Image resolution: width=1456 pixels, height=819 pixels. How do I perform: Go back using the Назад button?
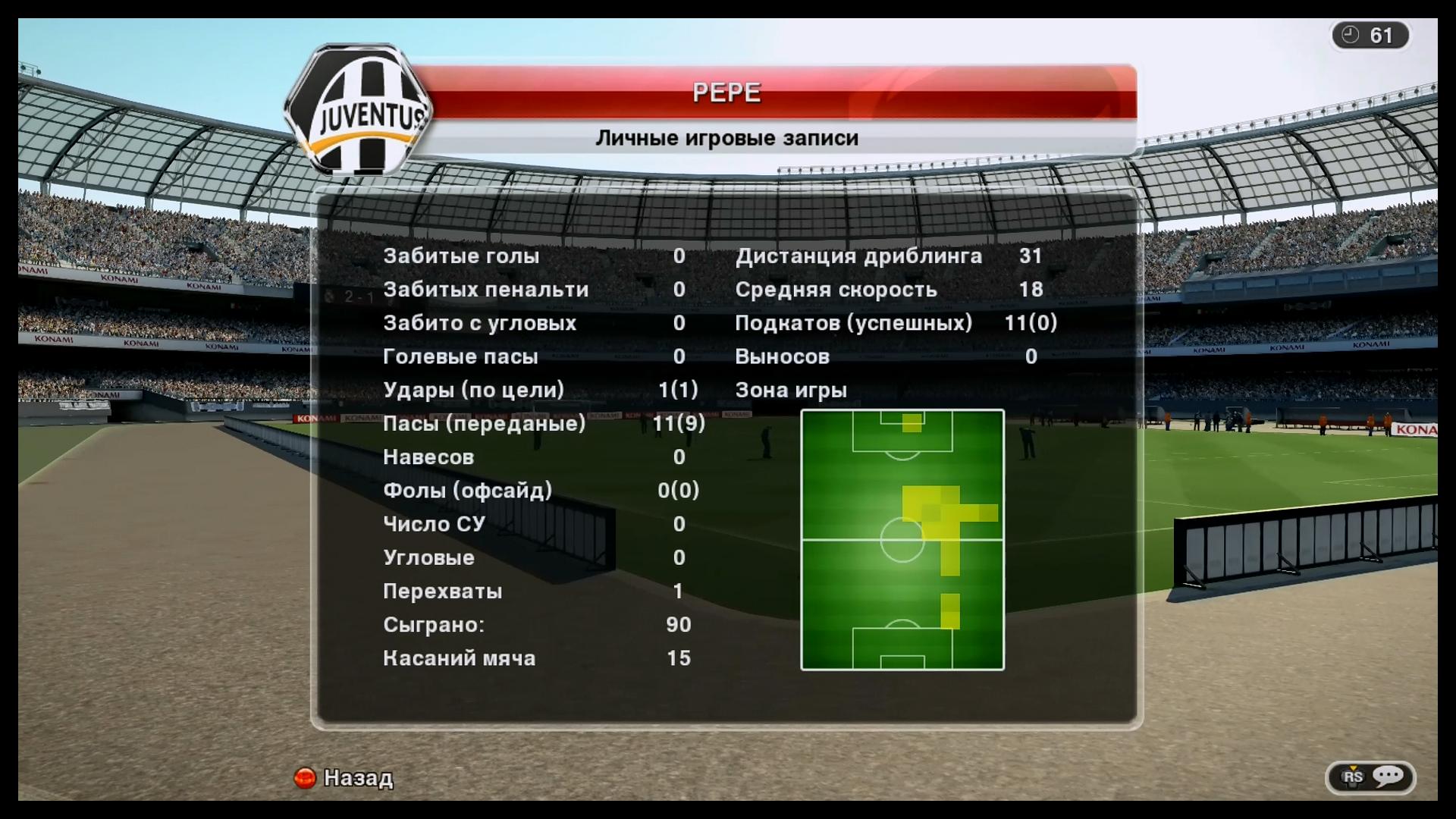344,778
